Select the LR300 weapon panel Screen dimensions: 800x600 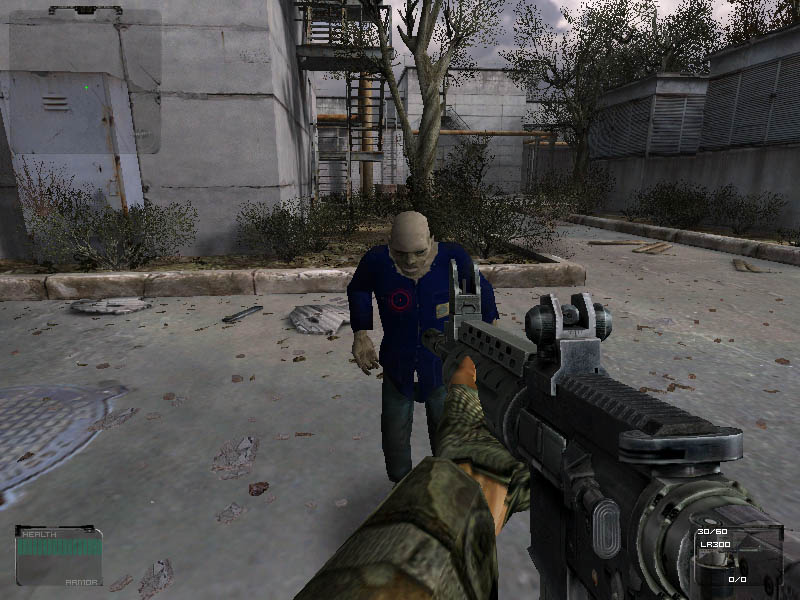[x=739, y=556]
